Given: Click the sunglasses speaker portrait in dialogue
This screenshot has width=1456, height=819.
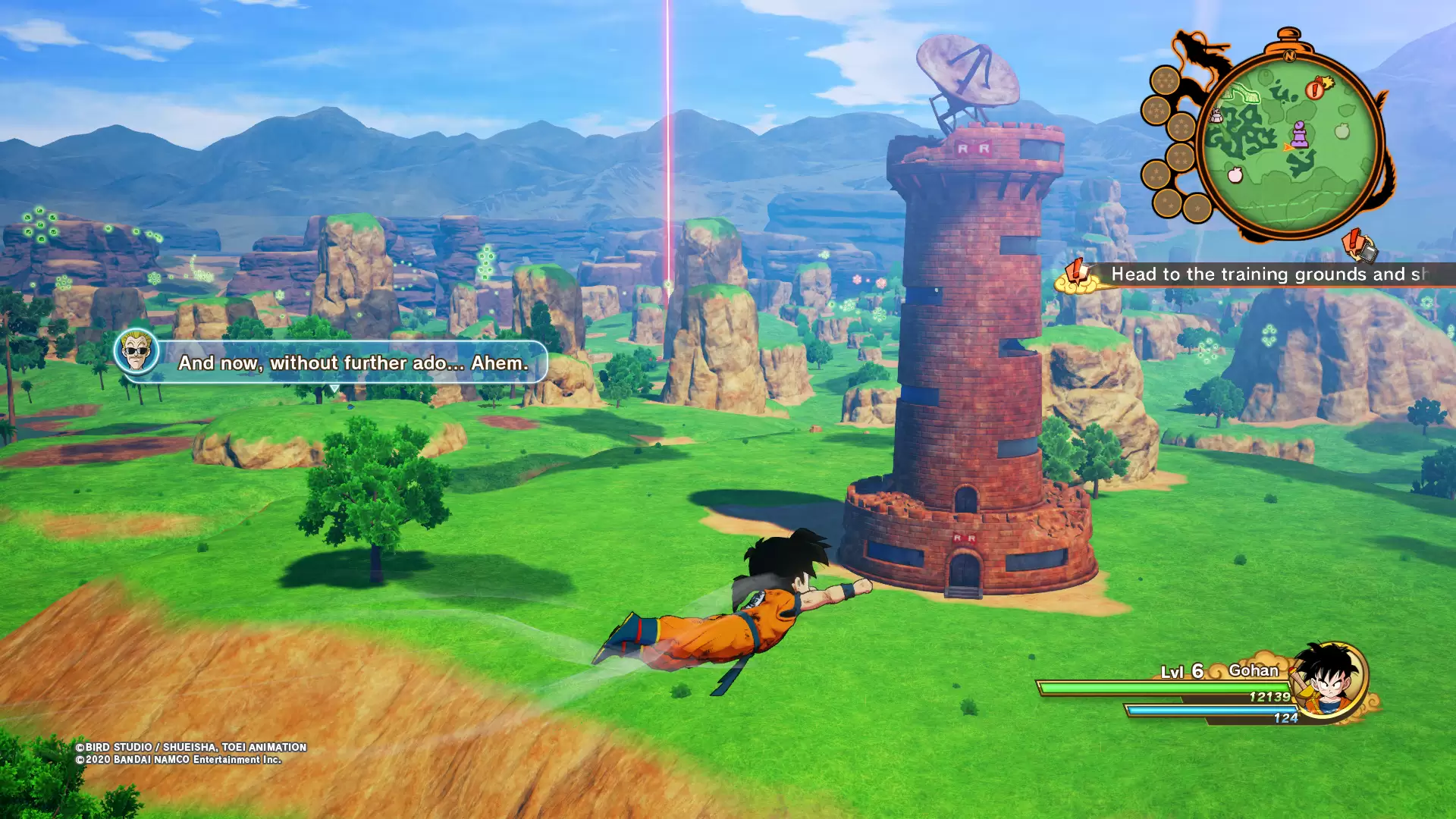Looking at the screenshot, I should coord(136,351).
